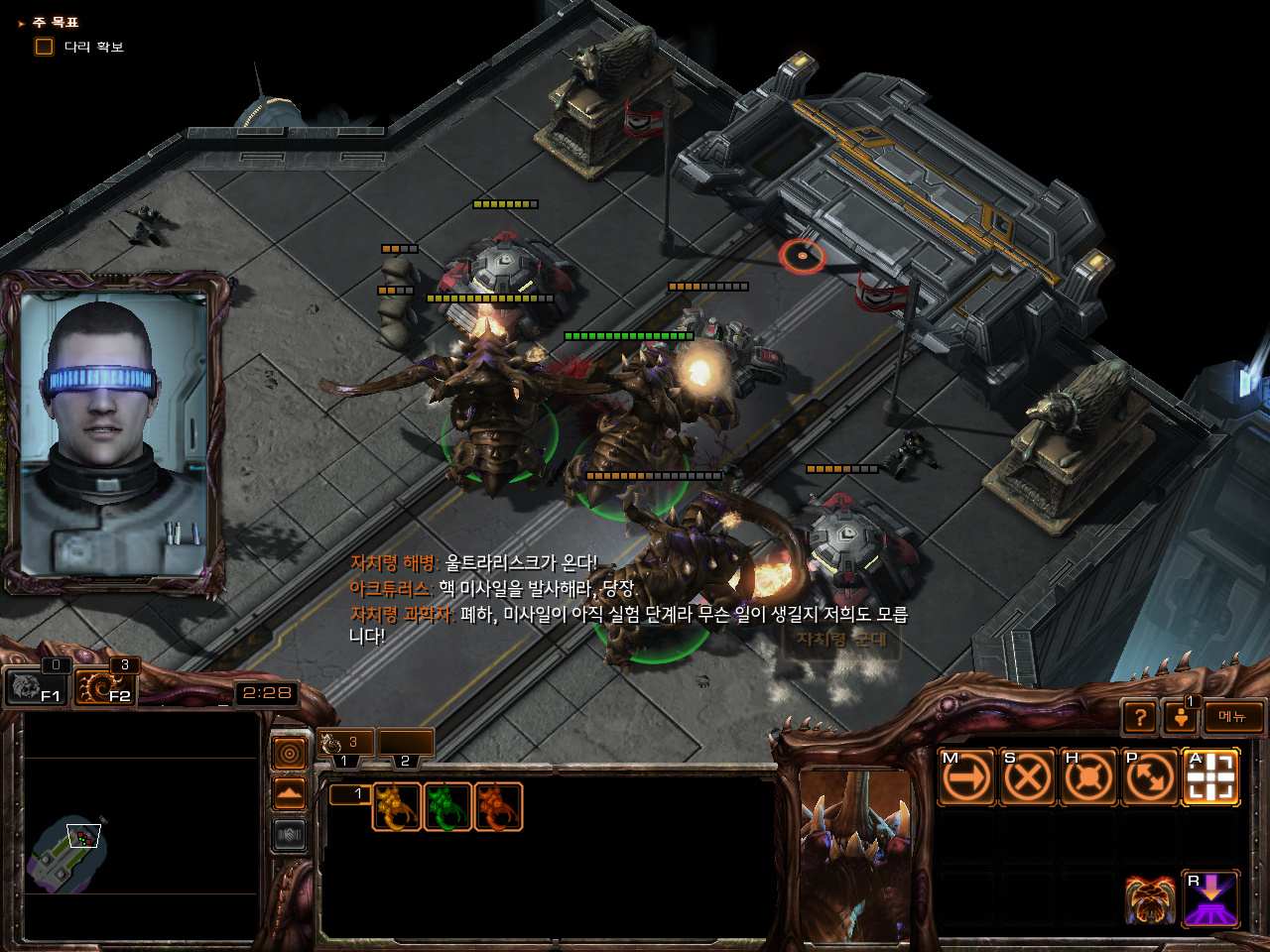Screen dimensions: 1270x952
Task: Open the 메뉴 game menu
Action: click(1233, 716)
